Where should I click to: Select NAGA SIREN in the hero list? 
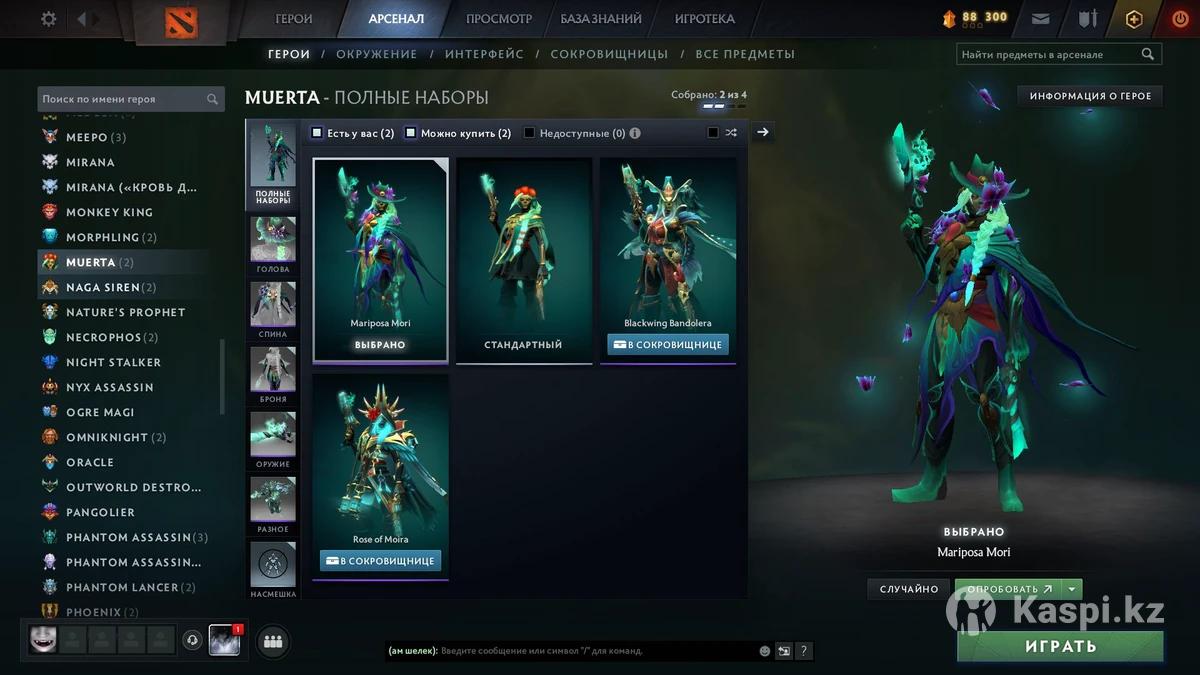tap(103, 287)
